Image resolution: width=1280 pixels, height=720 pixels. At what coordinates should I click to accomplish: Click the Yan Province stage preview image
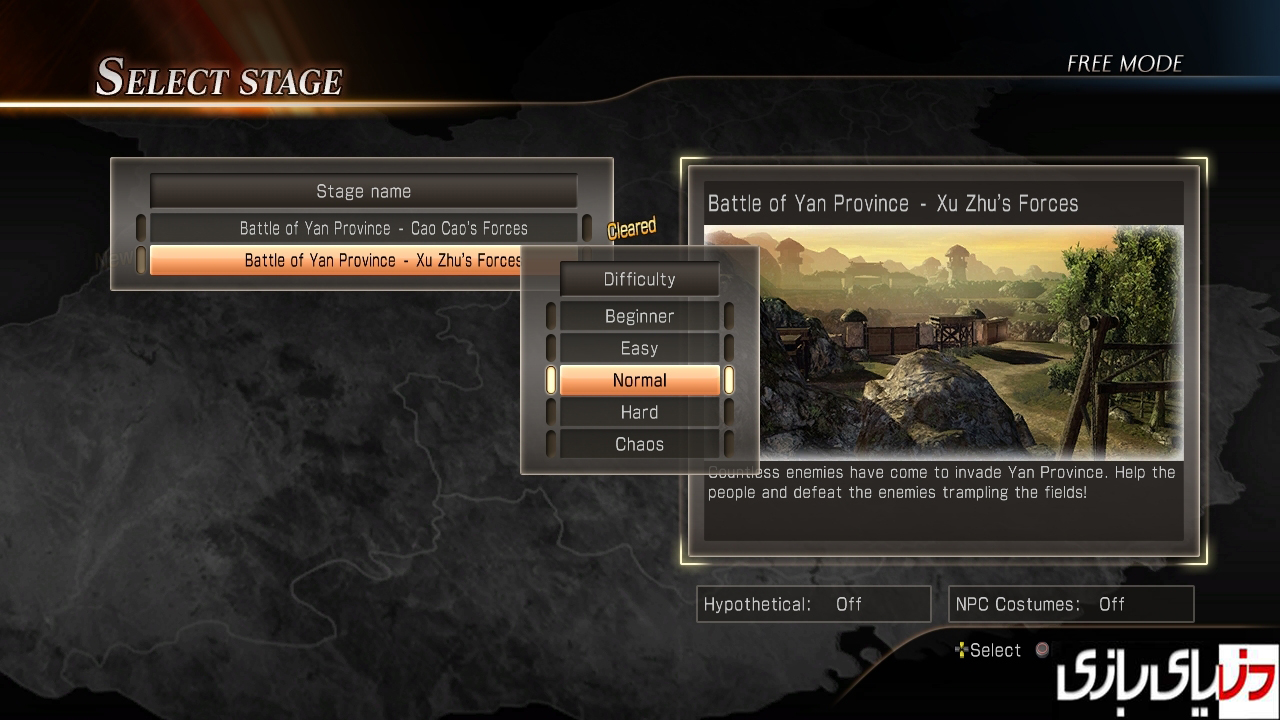coord(970,342)
